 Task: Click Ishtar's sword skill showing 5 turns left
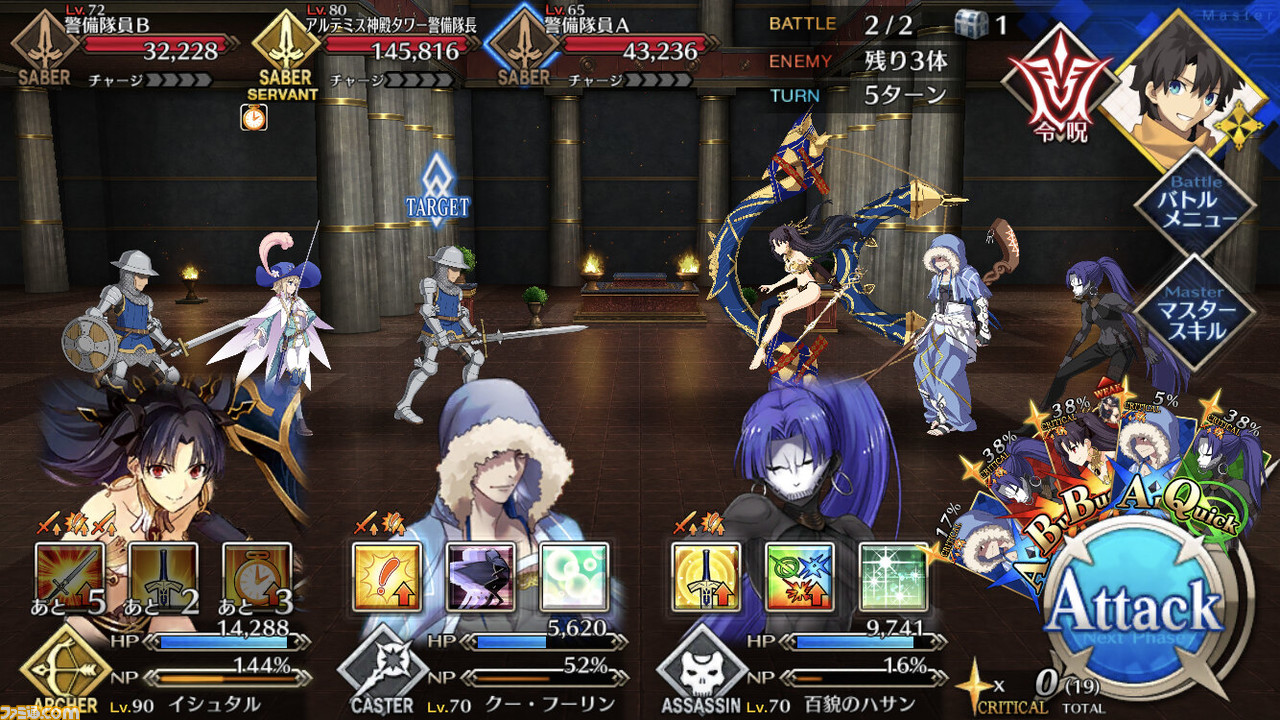point(69,577)
